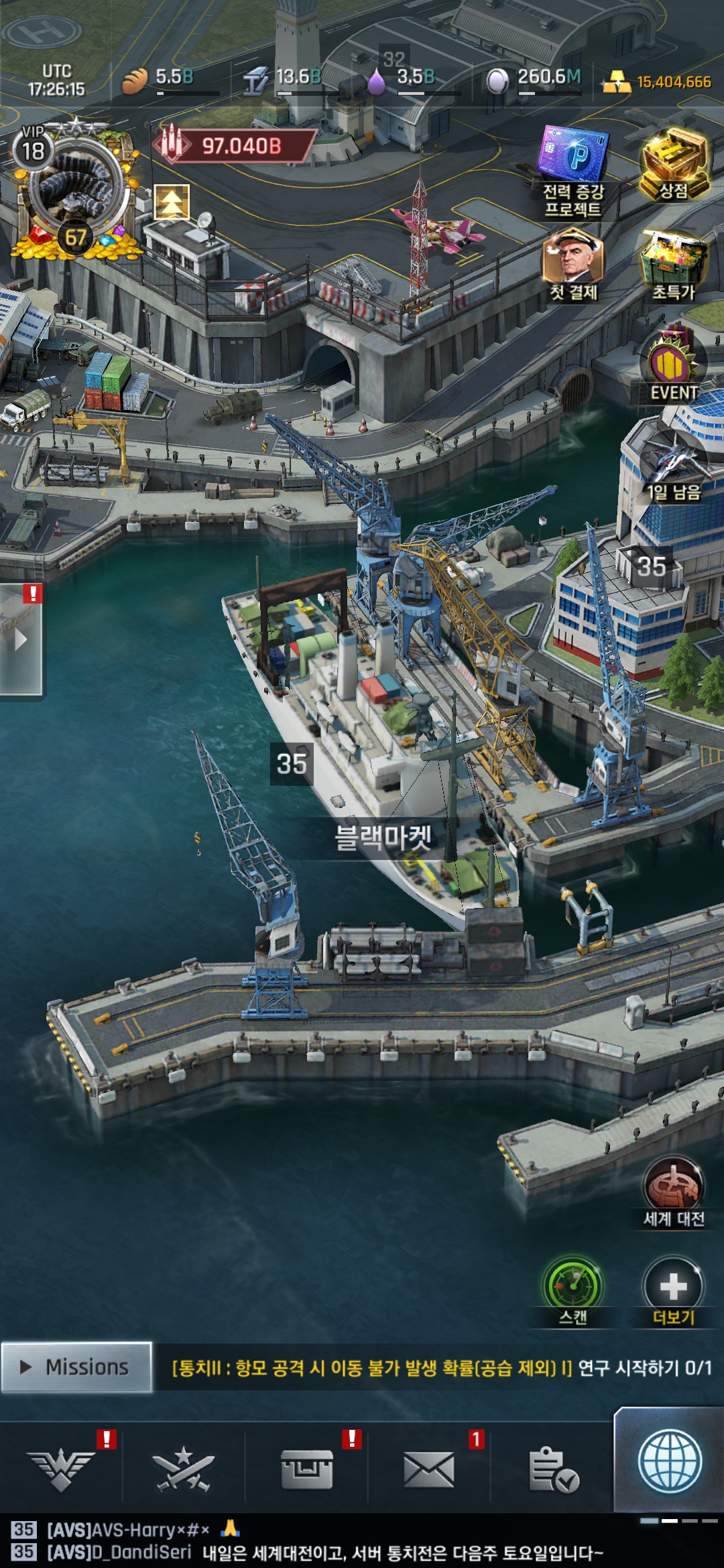The height and width of the screenshot is (1568, 724).
Task: Expand the Missions panel
Action: click(76, 1367)
